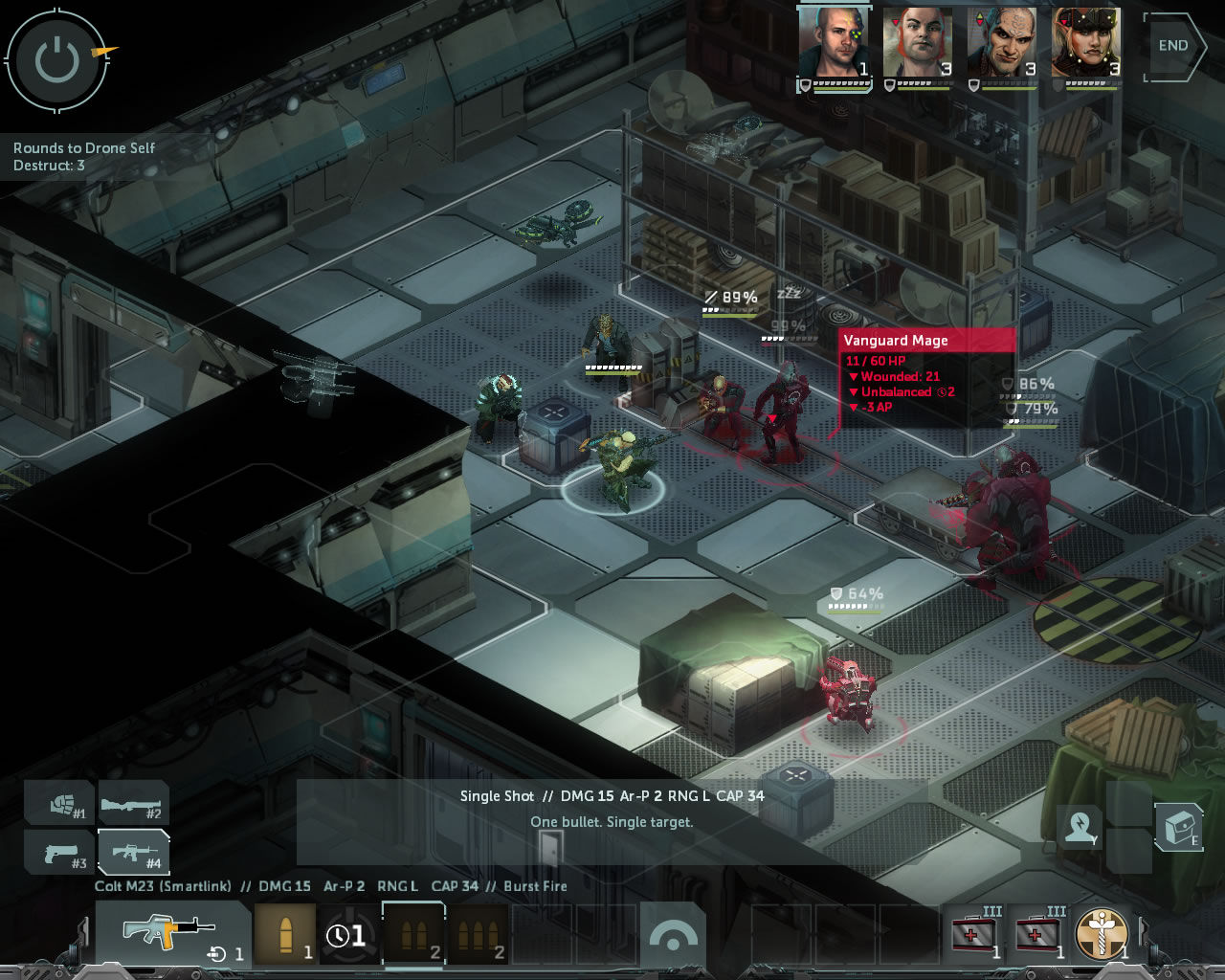Open the inventory pouch panel

tap(1179, 826)
